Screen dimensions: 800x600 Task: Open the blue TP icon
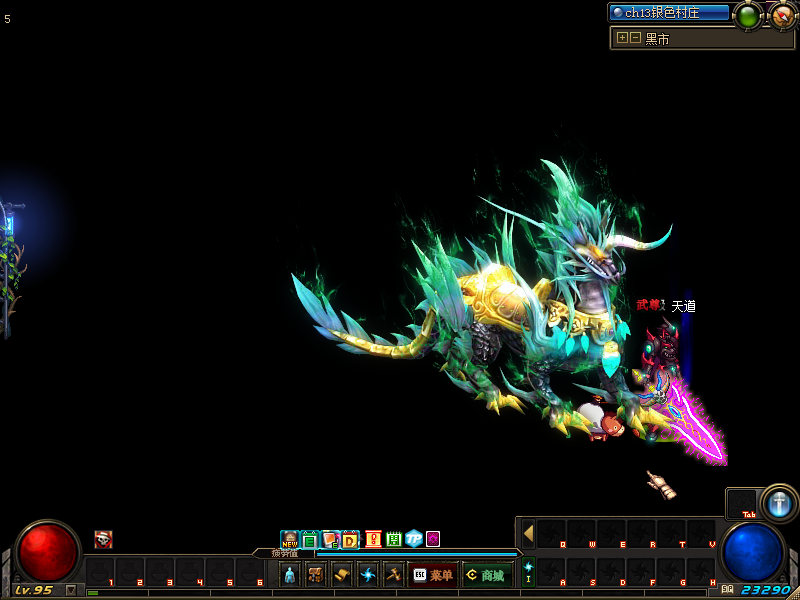[413, 540]
